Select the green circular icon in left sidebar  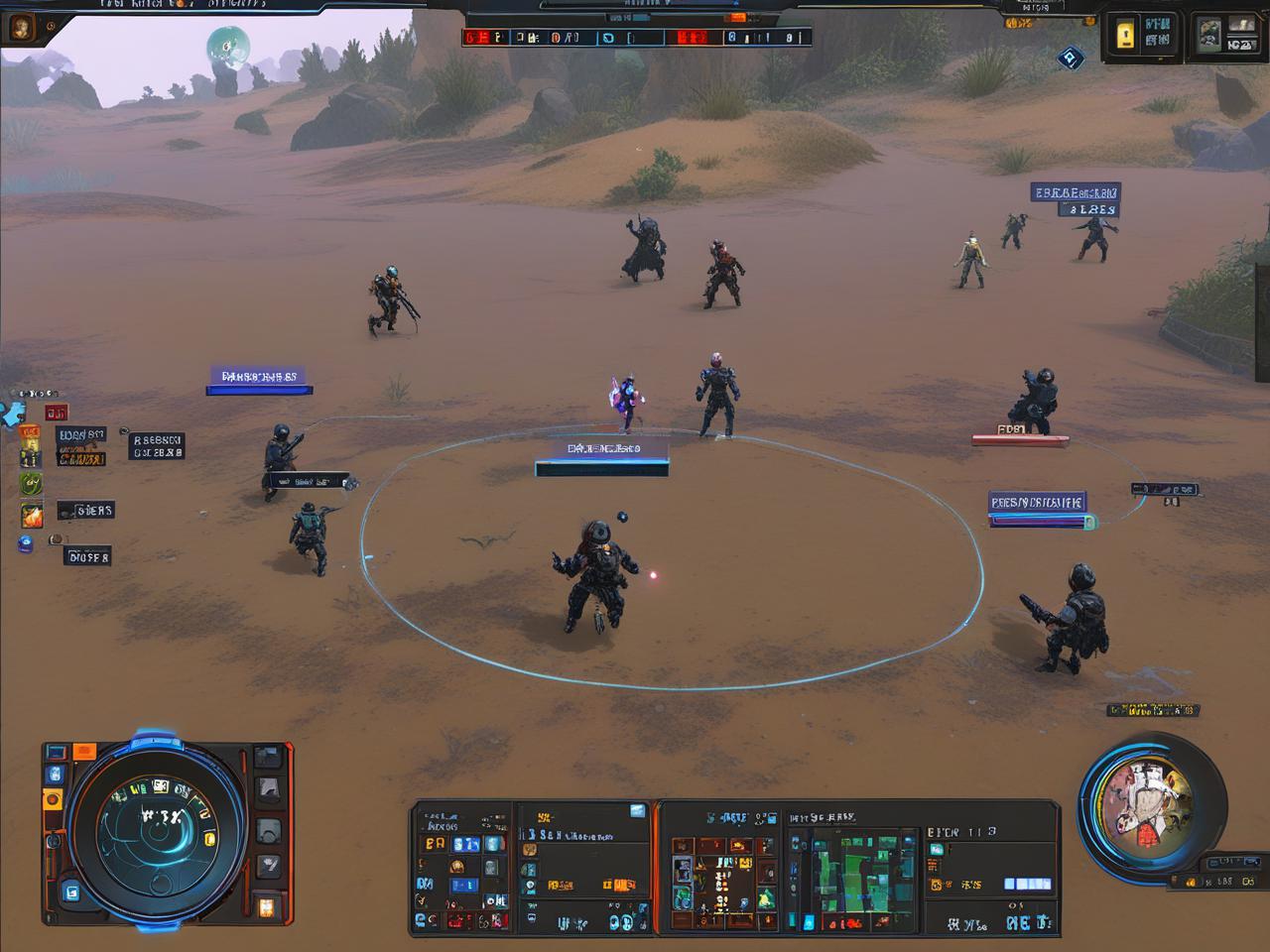click(x=32, y=484)
